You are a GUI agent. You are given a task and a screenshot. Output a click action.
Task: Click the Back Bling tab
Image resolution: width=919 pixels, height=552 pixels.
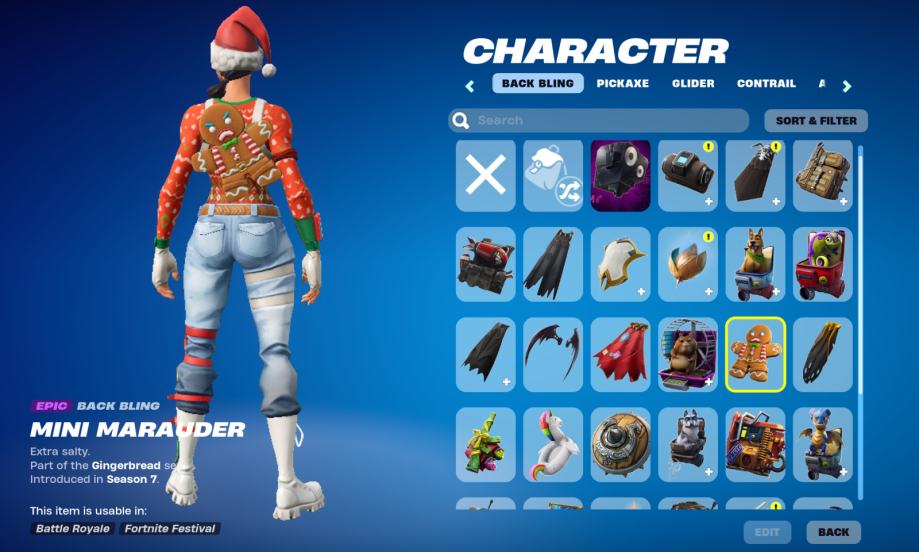coord(538,84)
